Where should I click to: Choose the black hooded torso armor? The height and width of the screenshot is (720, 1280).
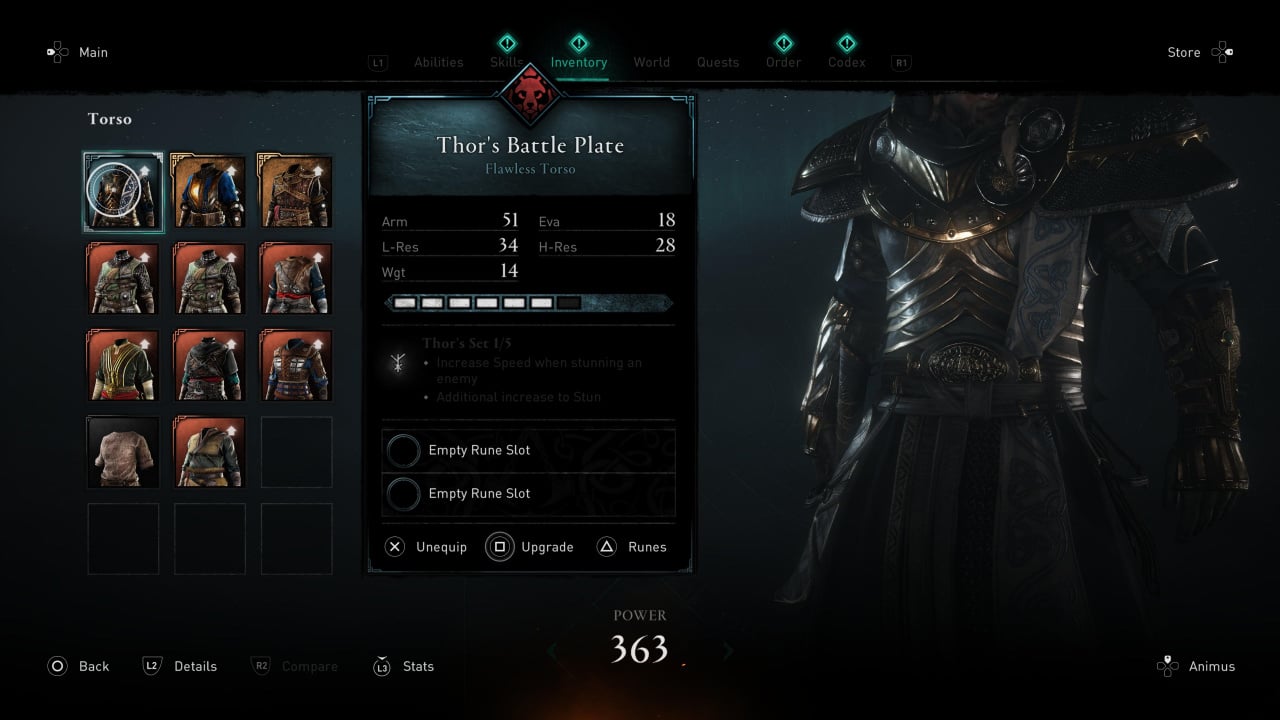(209, 365)
